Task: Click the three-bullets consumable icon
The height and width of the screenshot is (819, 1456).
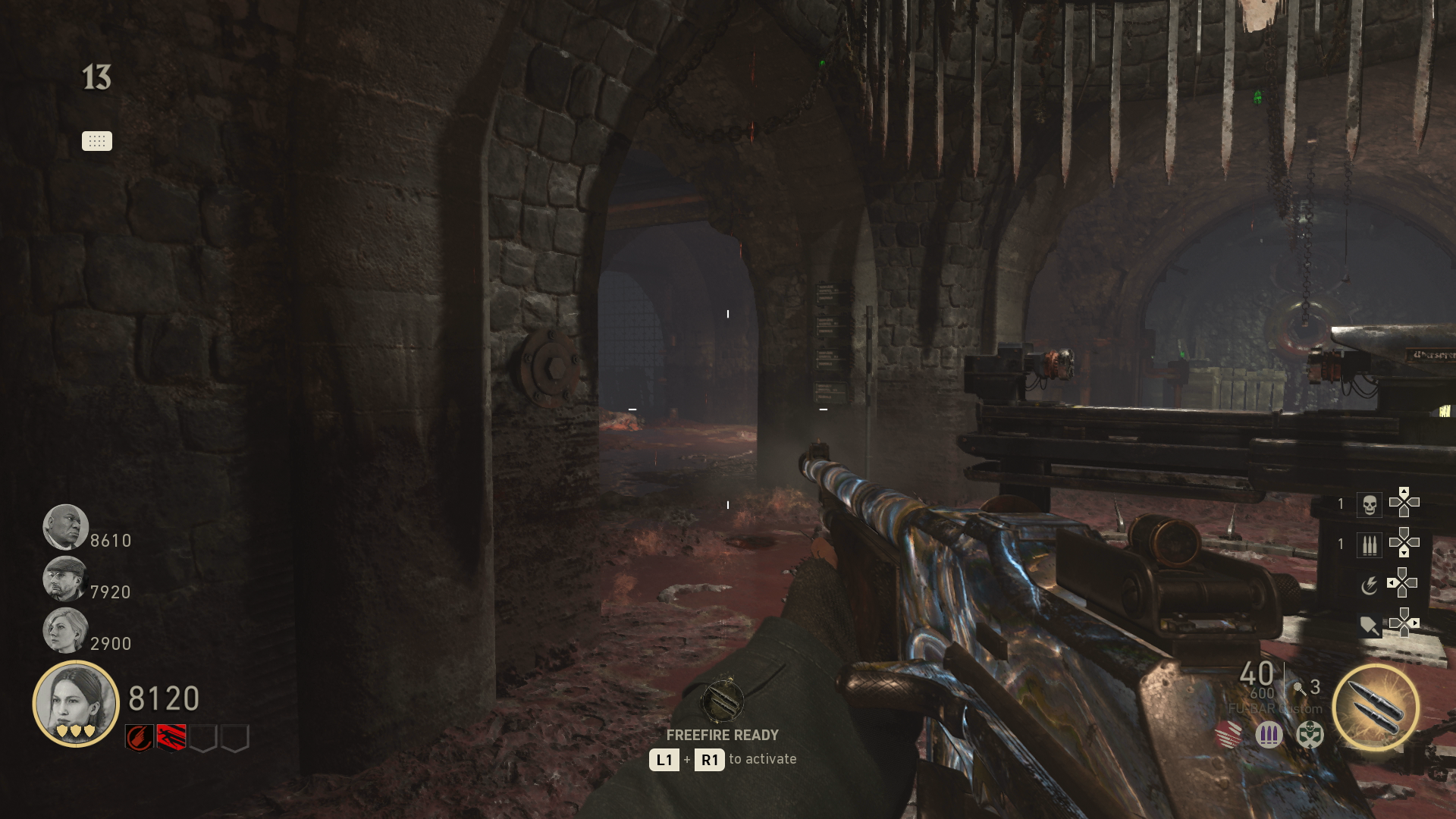Action: click(x=1370, y=544)
